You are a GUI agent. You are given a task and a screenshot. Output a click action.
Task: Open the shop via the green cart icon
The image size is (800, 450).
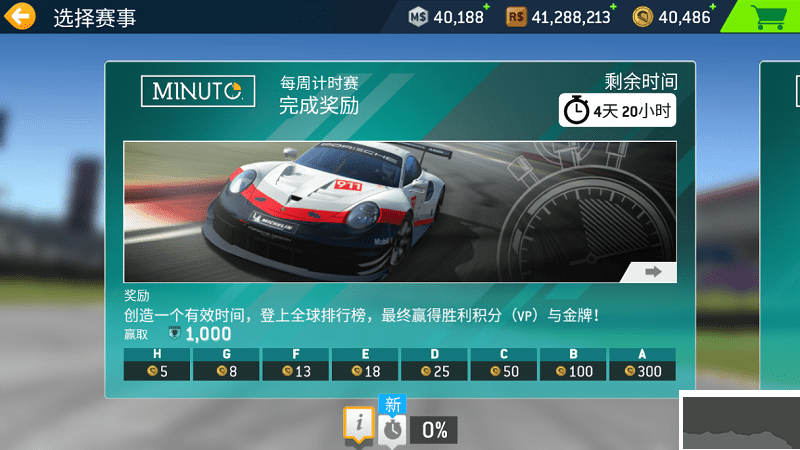point(767,17)
